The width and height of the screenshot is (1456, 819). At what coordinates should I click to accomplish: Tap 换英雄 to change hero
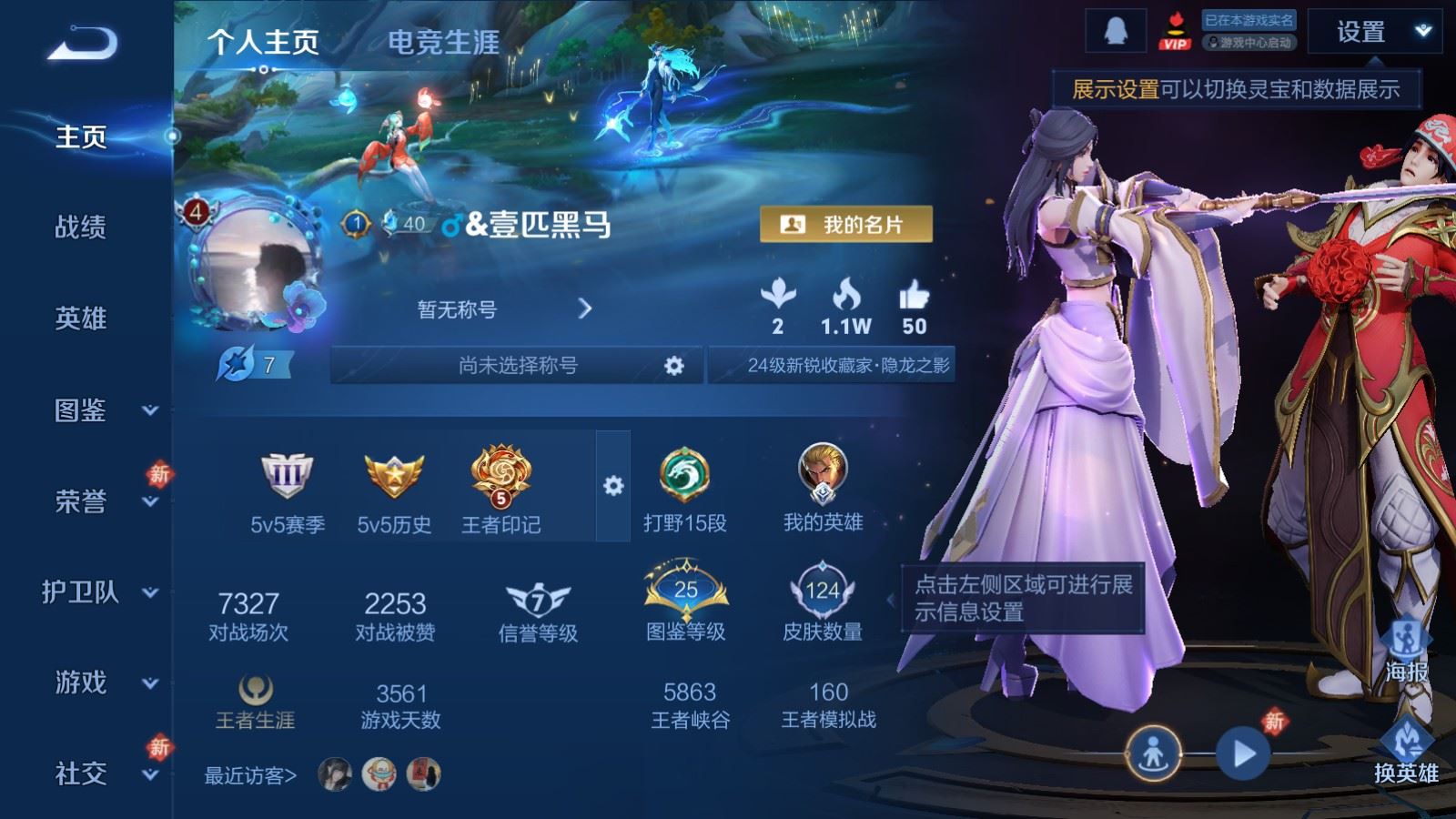[1406, 752]
